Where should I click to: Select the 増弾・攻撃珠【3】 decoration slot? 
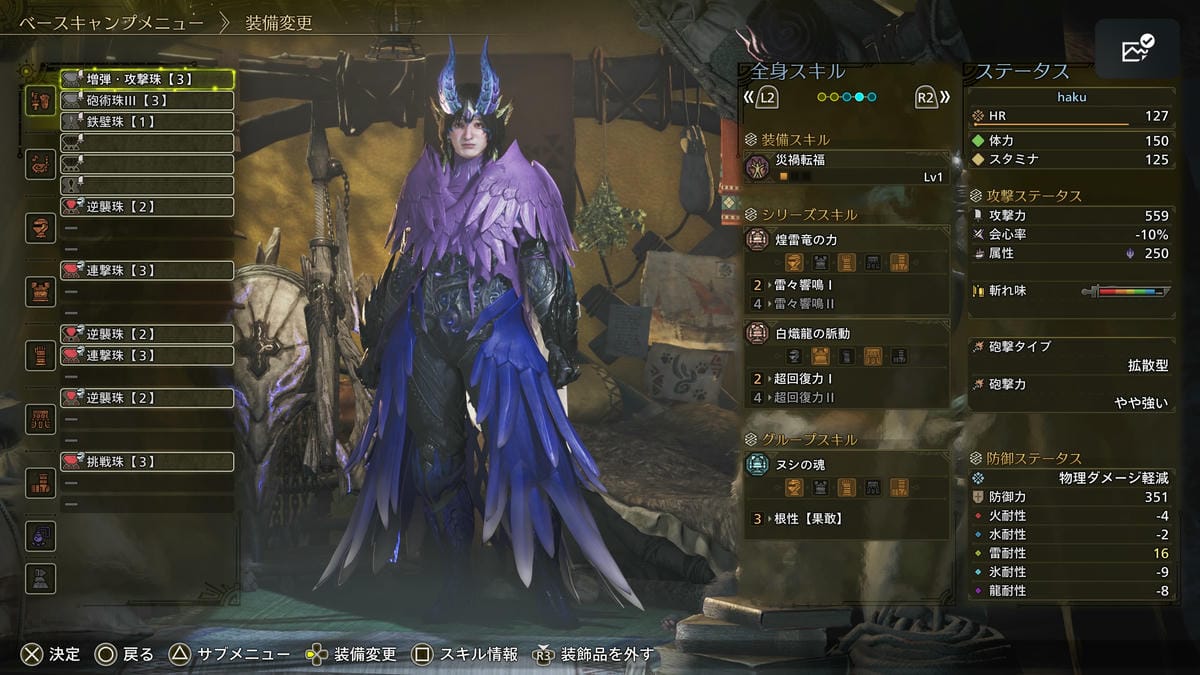click(x=146, y=79)
